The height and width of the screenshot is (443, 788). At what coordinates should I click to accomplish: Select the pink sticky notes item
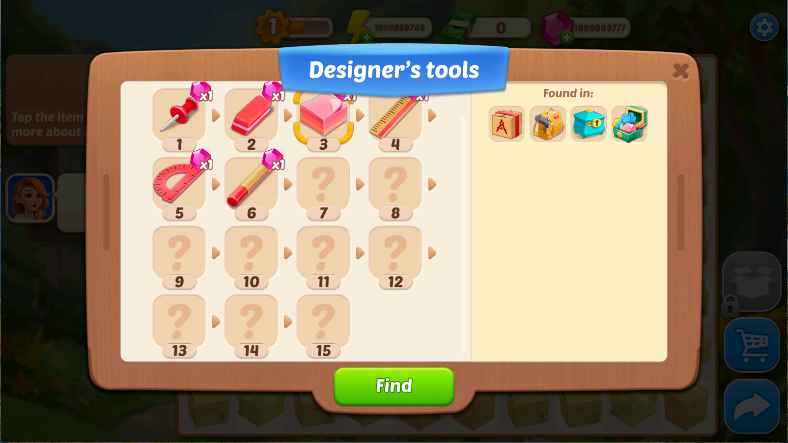pos(323,115)
